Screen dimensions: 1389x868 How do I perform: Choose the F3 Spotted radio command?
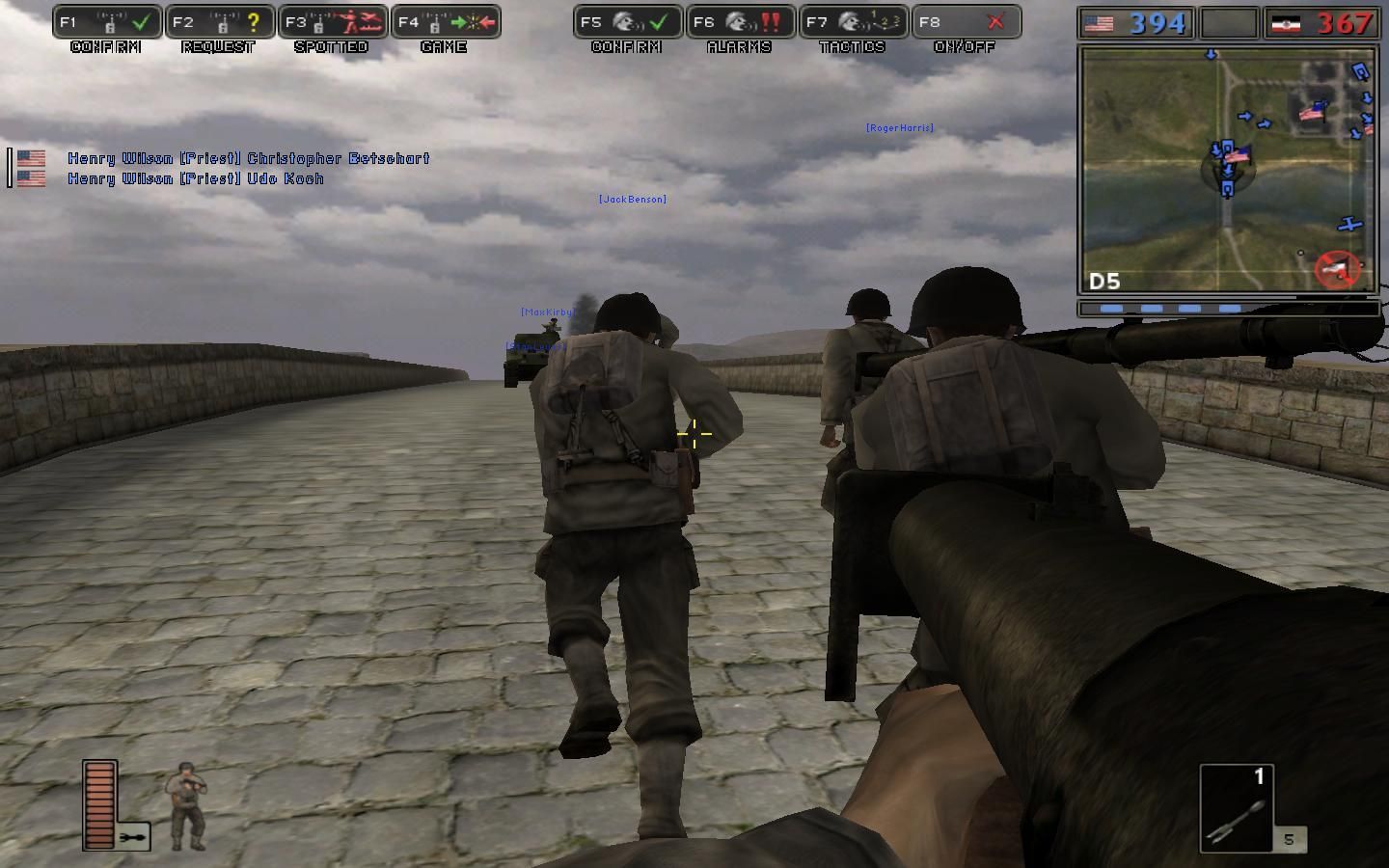333,22
